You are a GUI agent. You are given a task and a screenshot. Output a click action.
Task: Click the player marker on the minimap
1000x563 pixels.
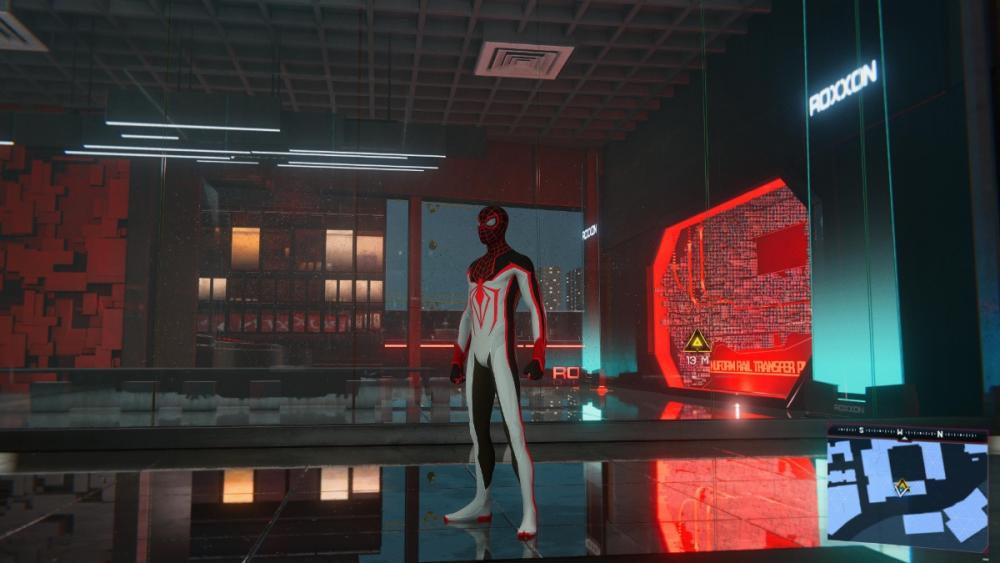pyautogui.click(x=901, y=487)
